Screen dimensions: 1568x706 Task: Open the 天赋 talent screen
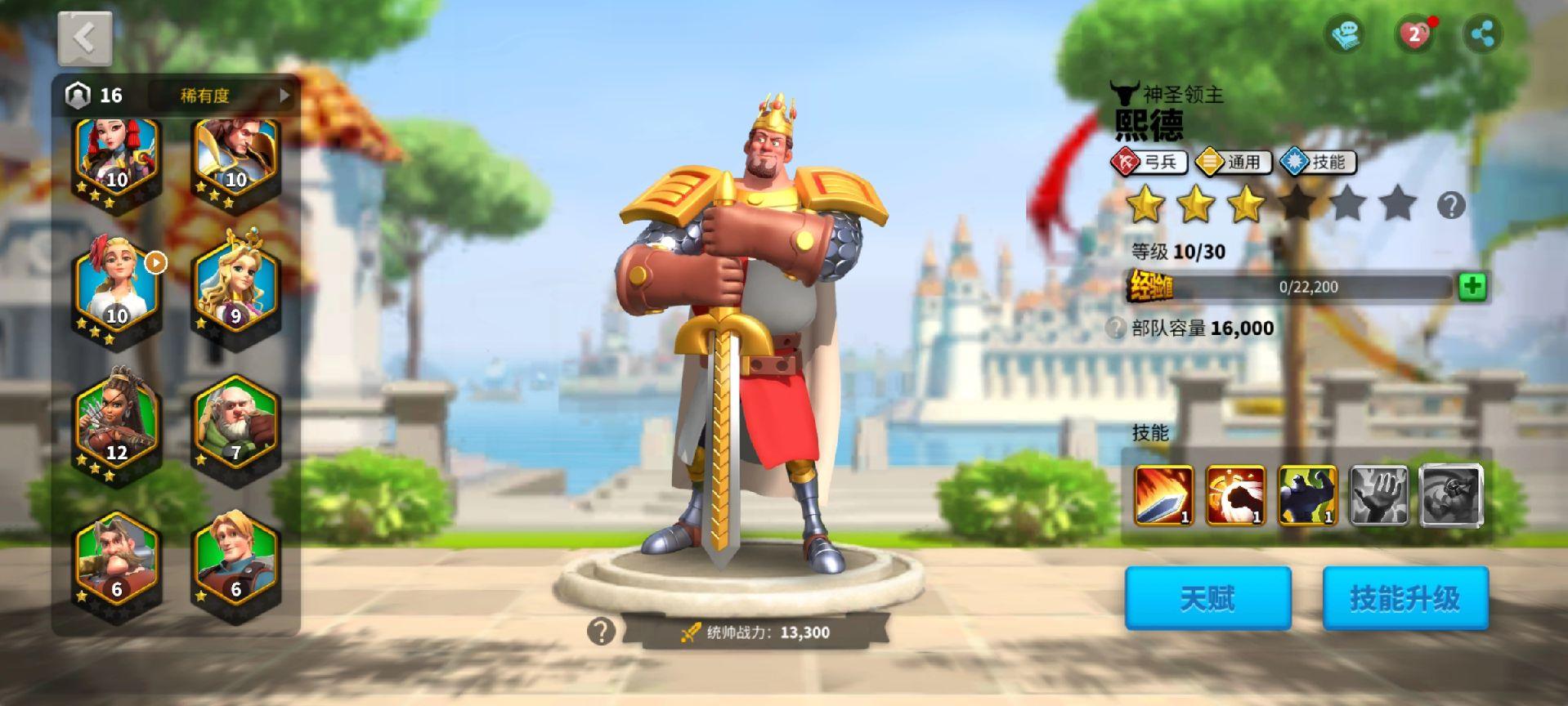pos(1207,598)
